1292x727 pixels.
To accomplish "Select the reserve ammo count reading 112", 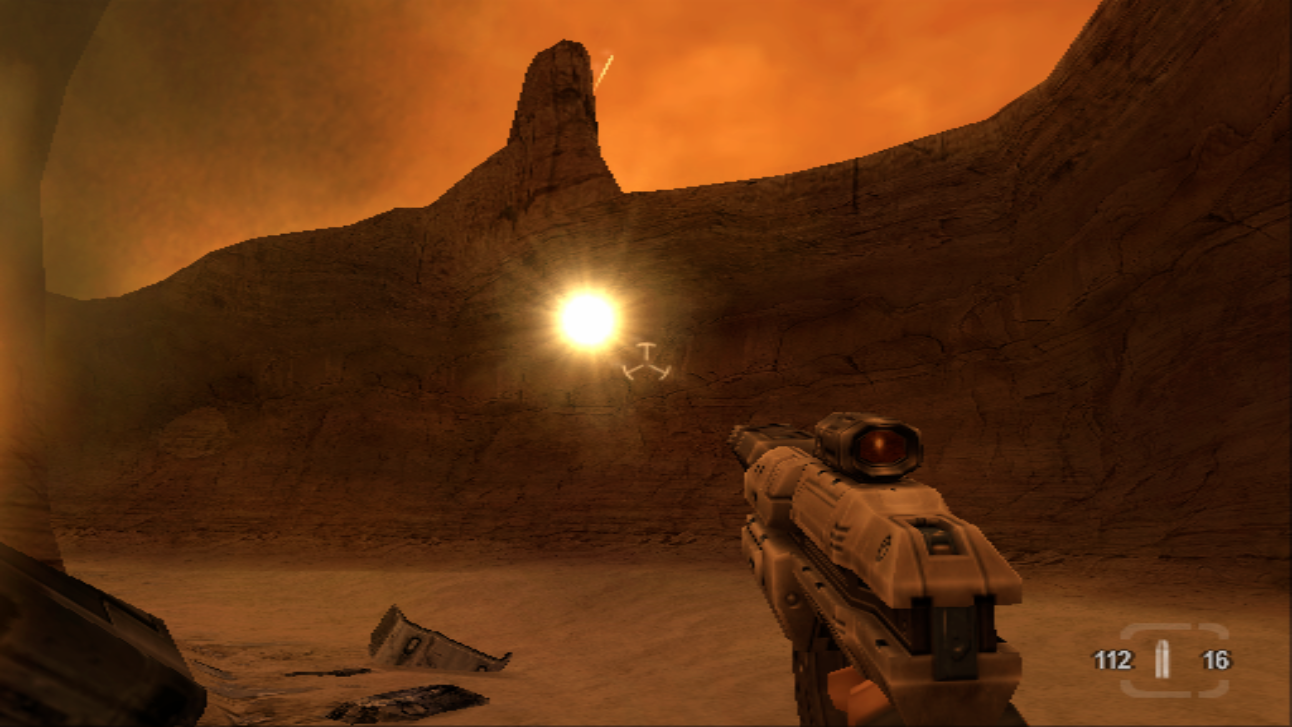I will (1113, 658).
